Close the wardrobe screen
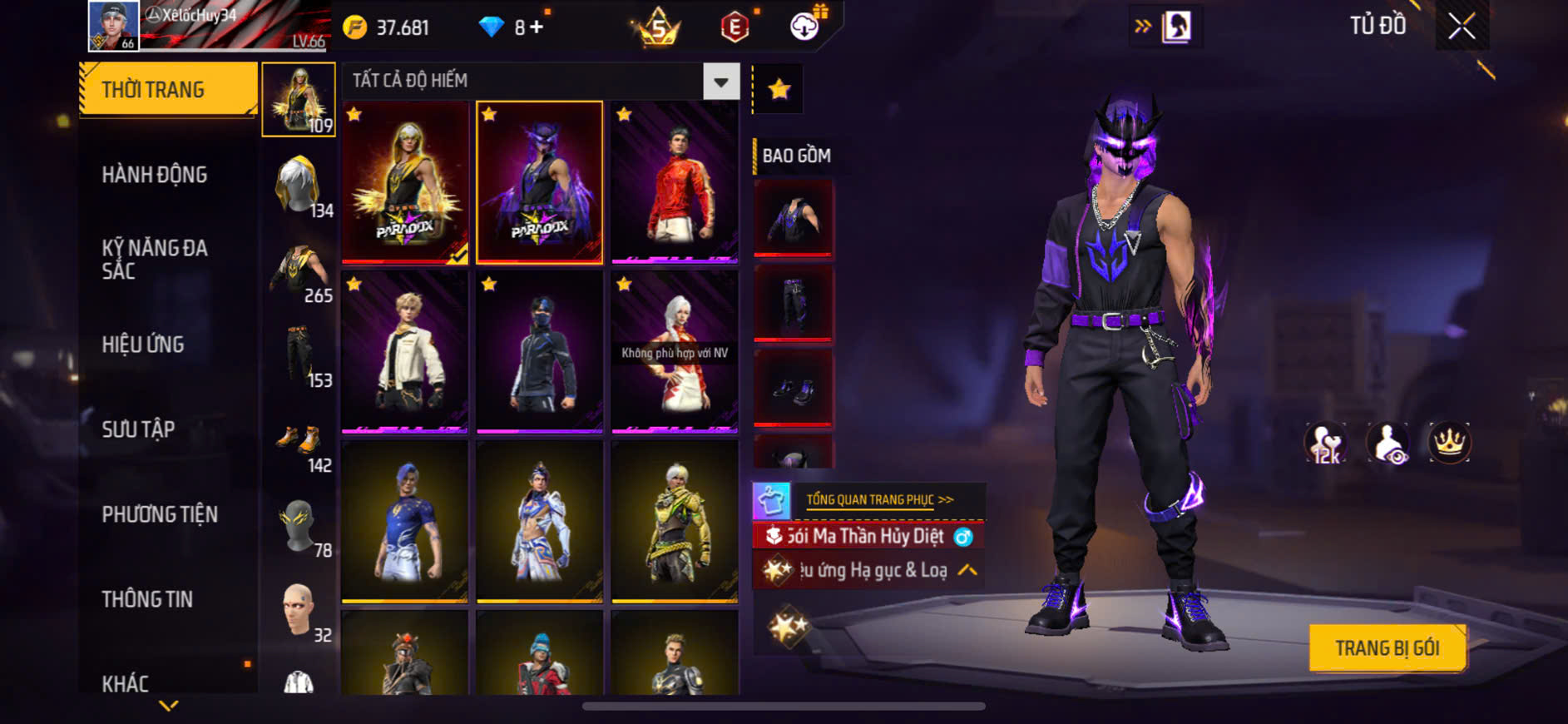Image resolution: width=1568 pixels, height=724 pixels. click(x=1462, y=27)
